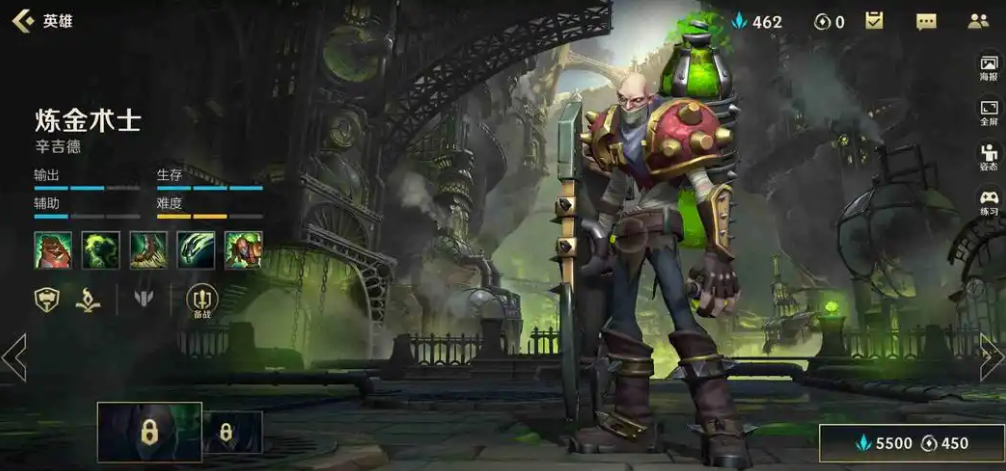1006x471 pixels.
Task: Select the grey three-spike emblem icon
Action: click(144, 297)
